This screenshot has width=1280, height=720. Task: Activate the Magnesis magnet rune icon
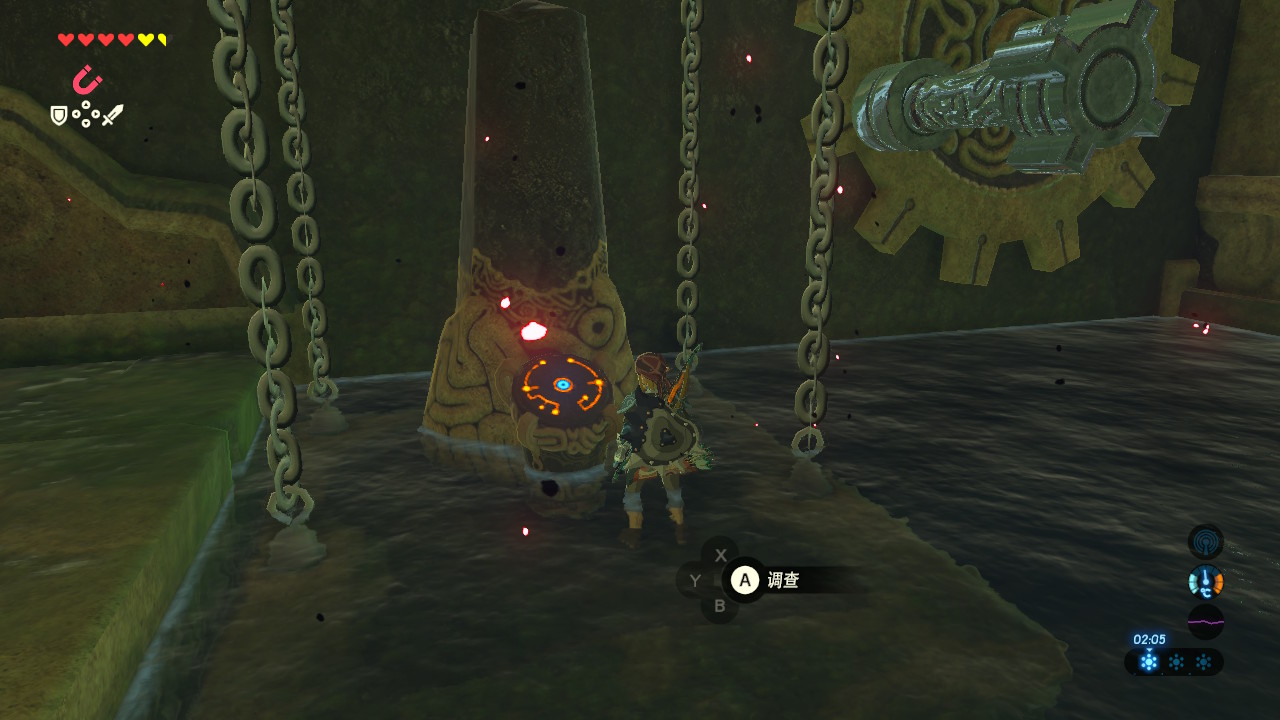tap(87, 80)
